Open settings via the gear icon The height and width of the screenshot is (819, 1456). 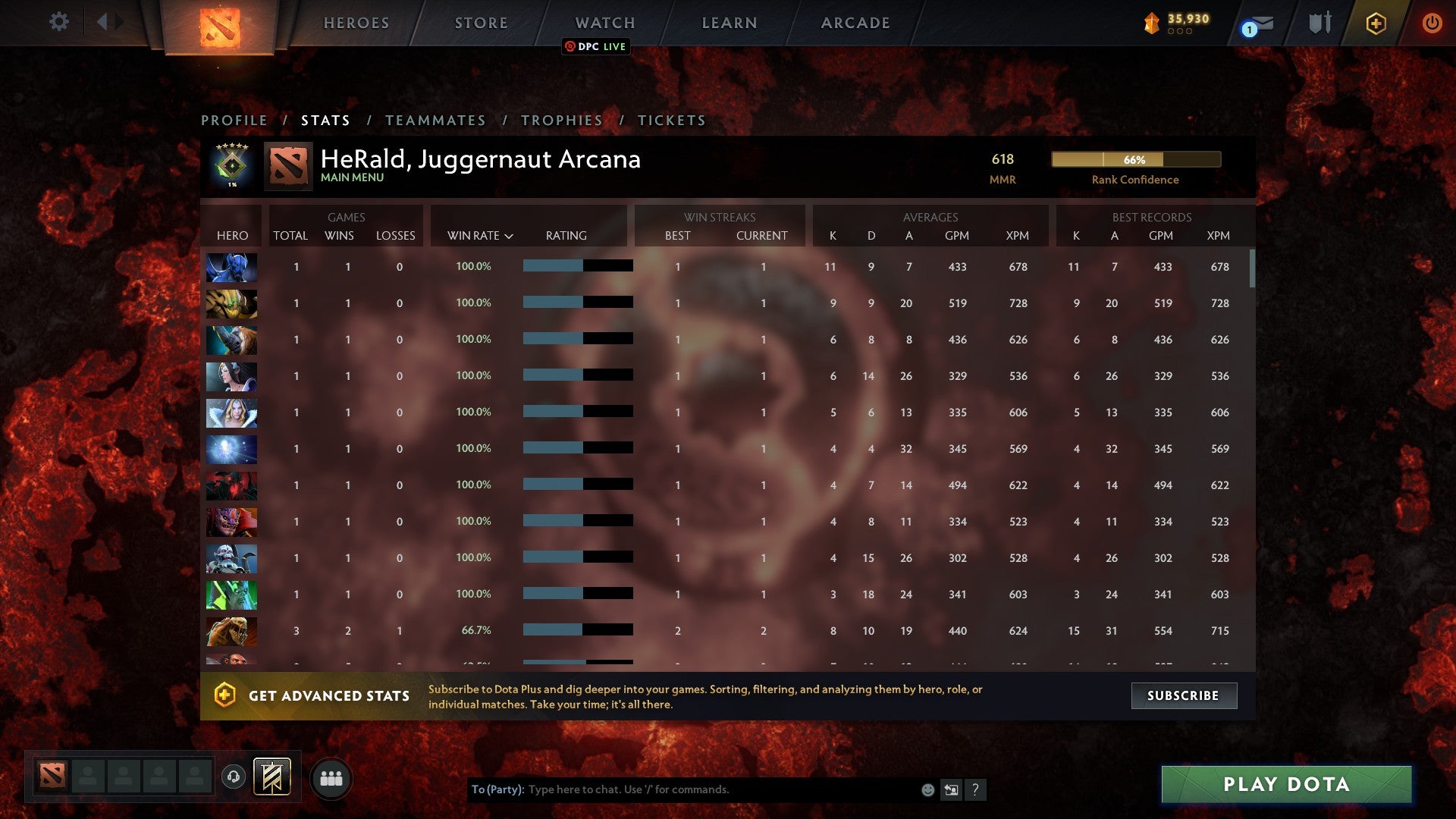(x=59, y=22)
